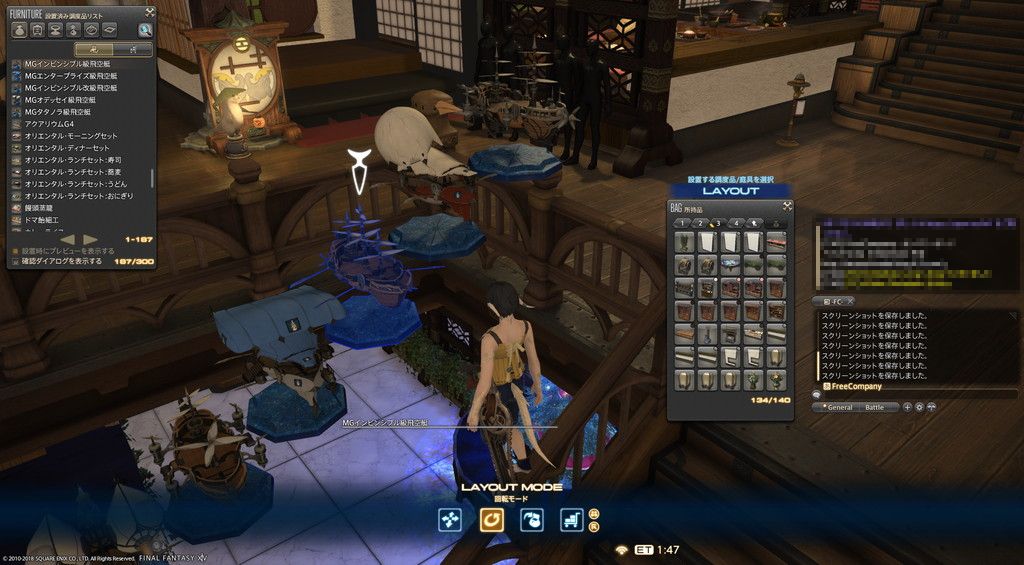The image size is (1024, 565).
Task: Close the Bag inventory window
Action: pos(787,207)
